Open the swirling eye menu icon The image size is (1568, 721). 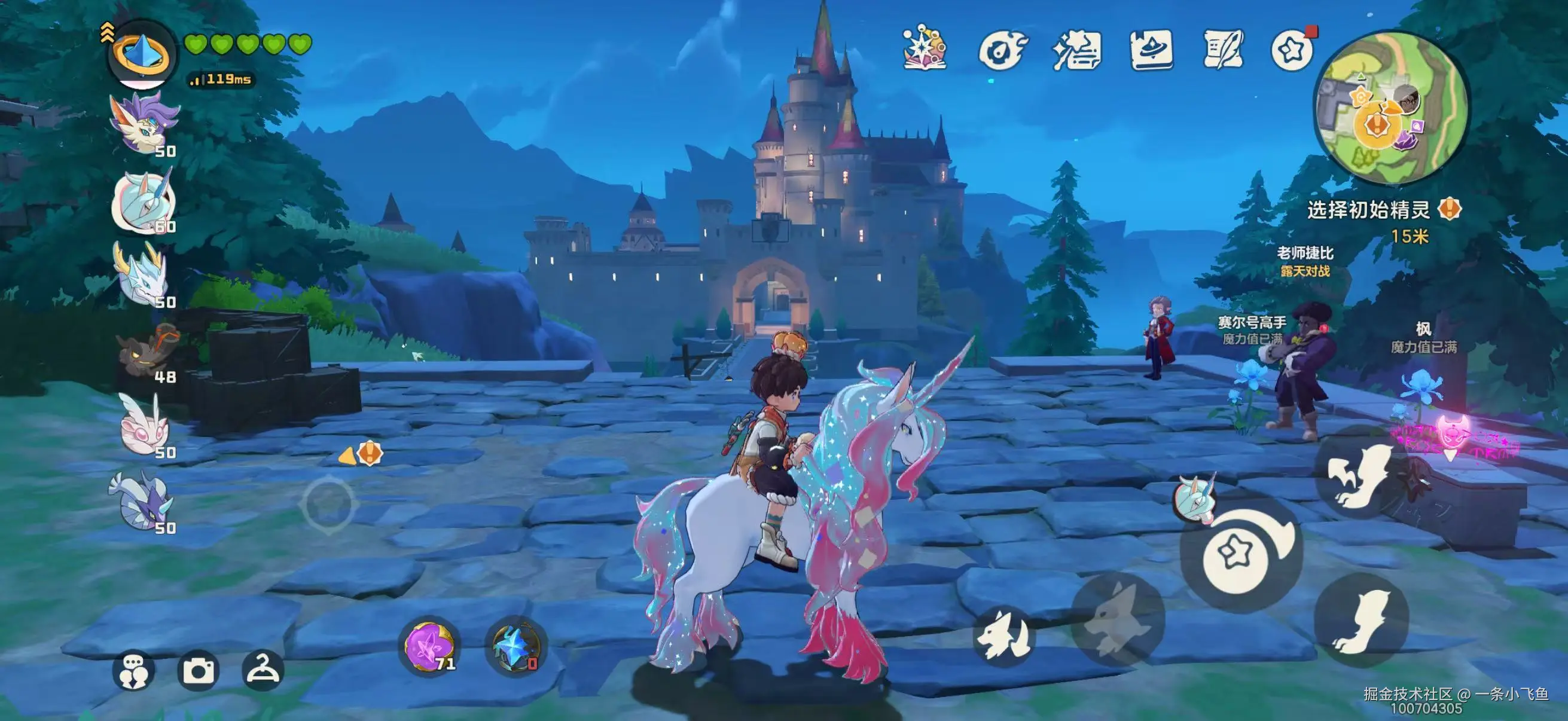click(1001, 50)
